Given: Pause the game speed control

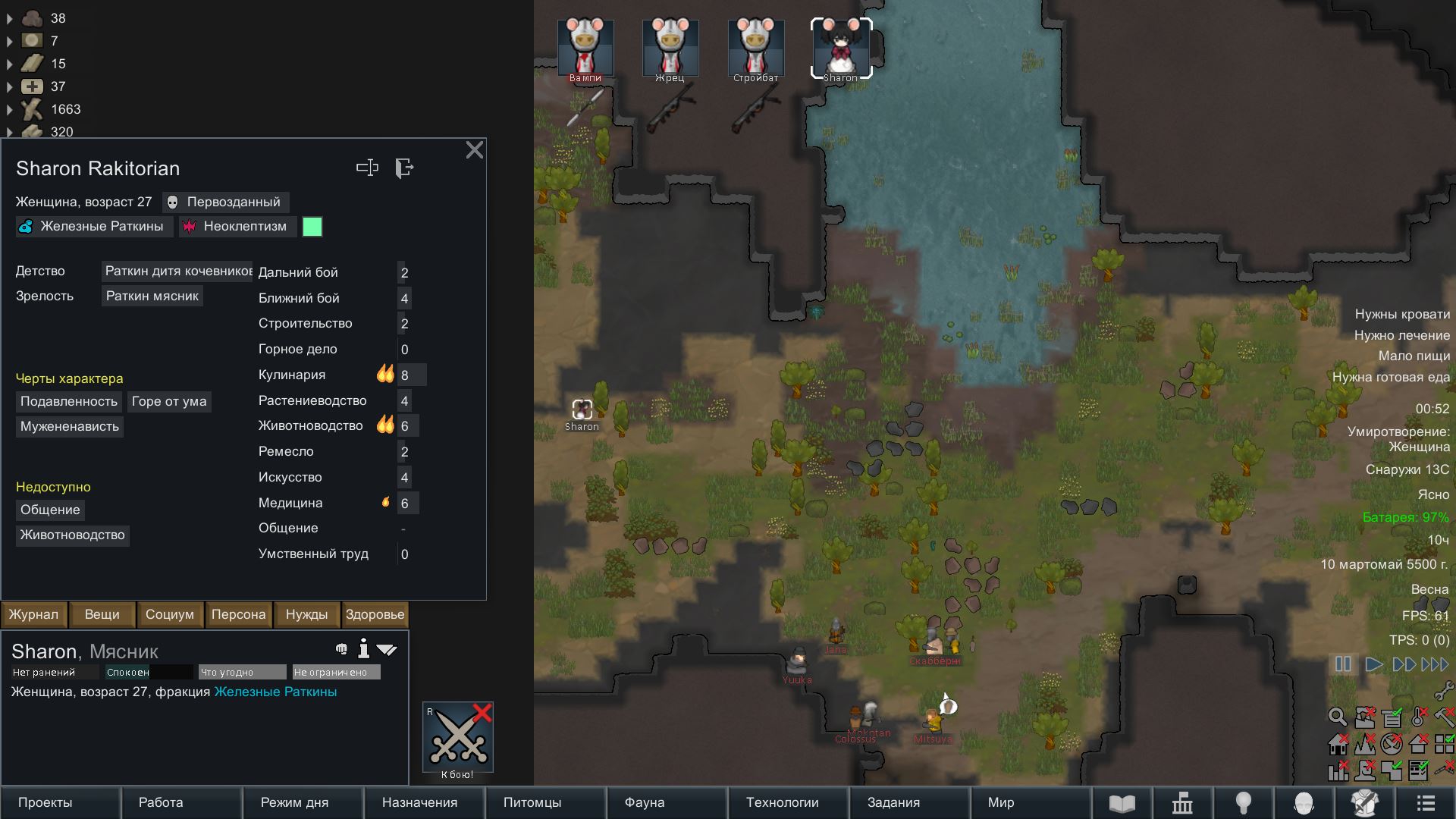Looking at the screenshot, I should pos(1343,664).
